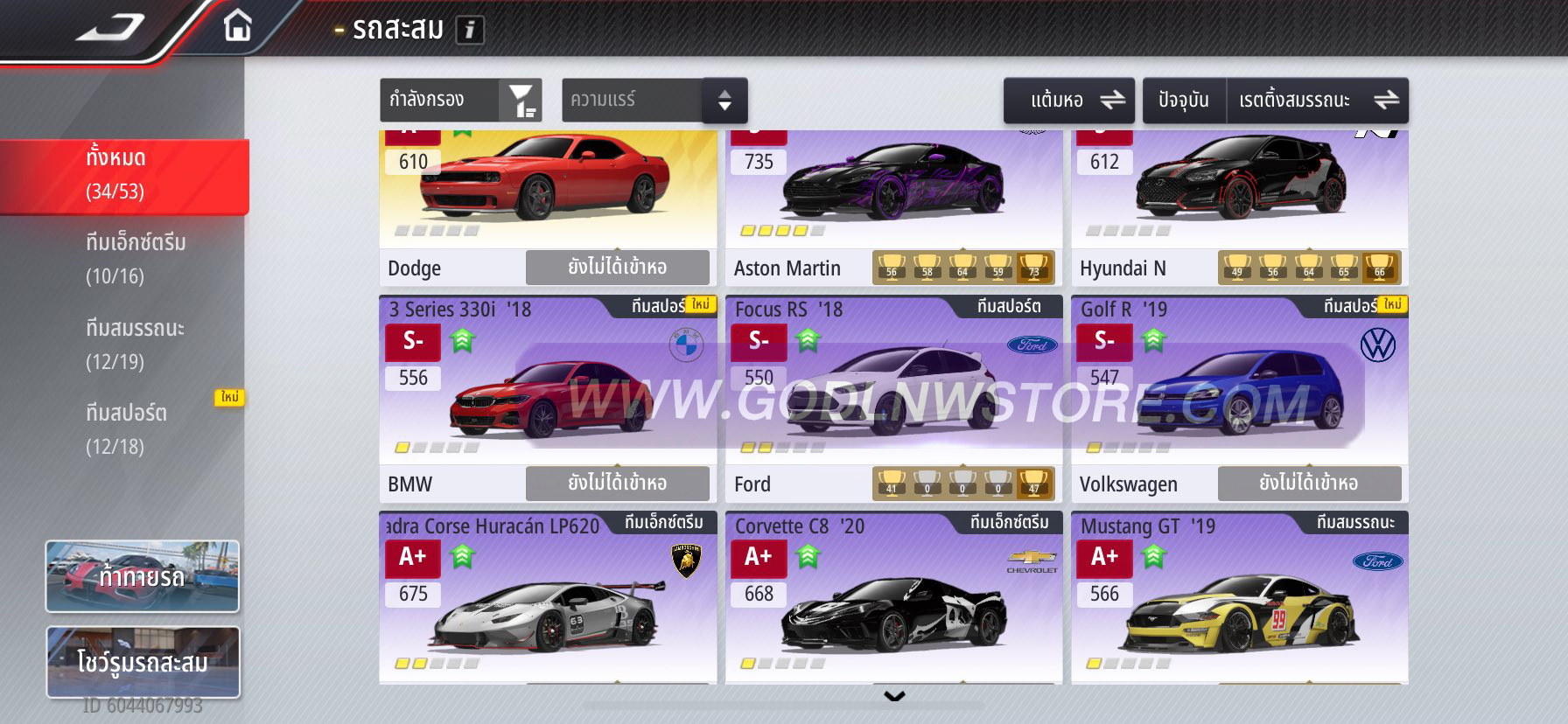Open the ท้าทายรถ challenge button
The width and height of the screenshot is (1568, 724).
pos(142,576)
